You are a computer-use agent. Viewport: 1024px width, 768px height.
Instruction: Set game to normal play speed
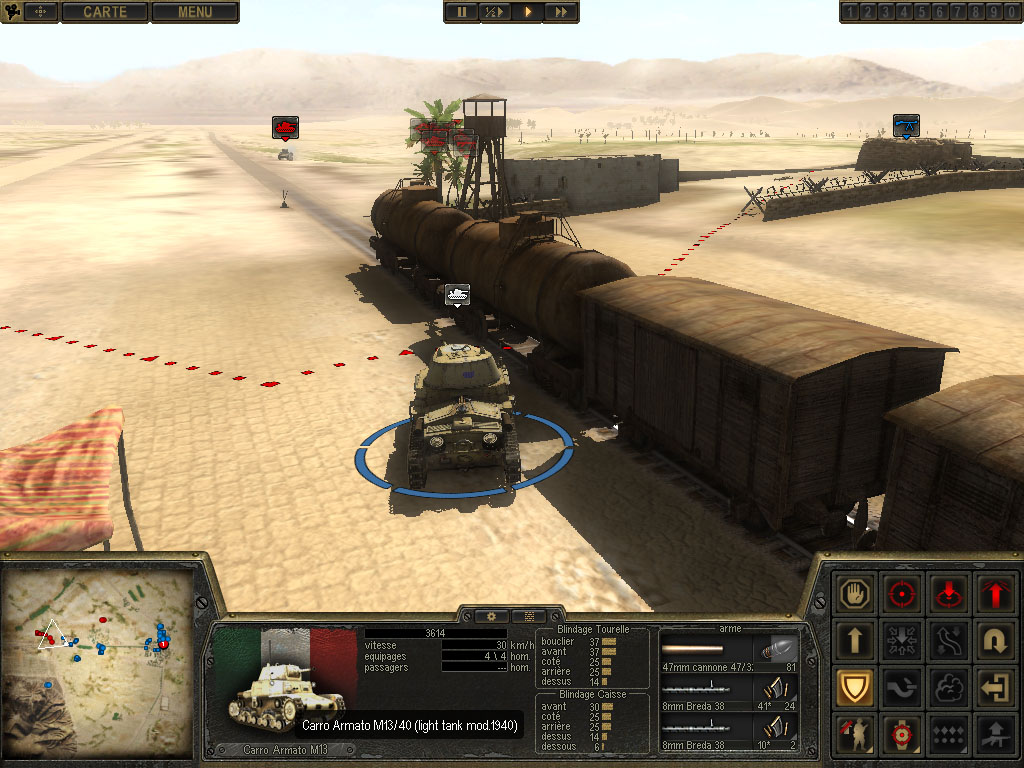(527, 12)
